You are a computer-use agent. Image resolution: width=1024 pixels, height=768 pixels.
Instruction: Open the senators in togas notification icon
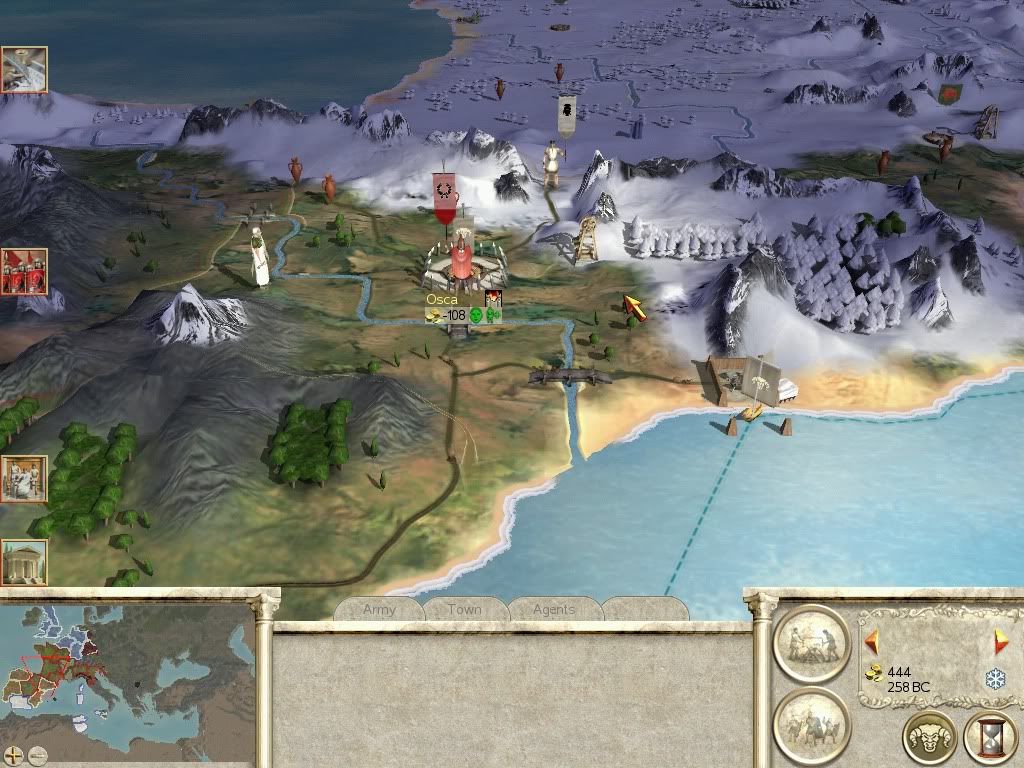tap(23, 479)
